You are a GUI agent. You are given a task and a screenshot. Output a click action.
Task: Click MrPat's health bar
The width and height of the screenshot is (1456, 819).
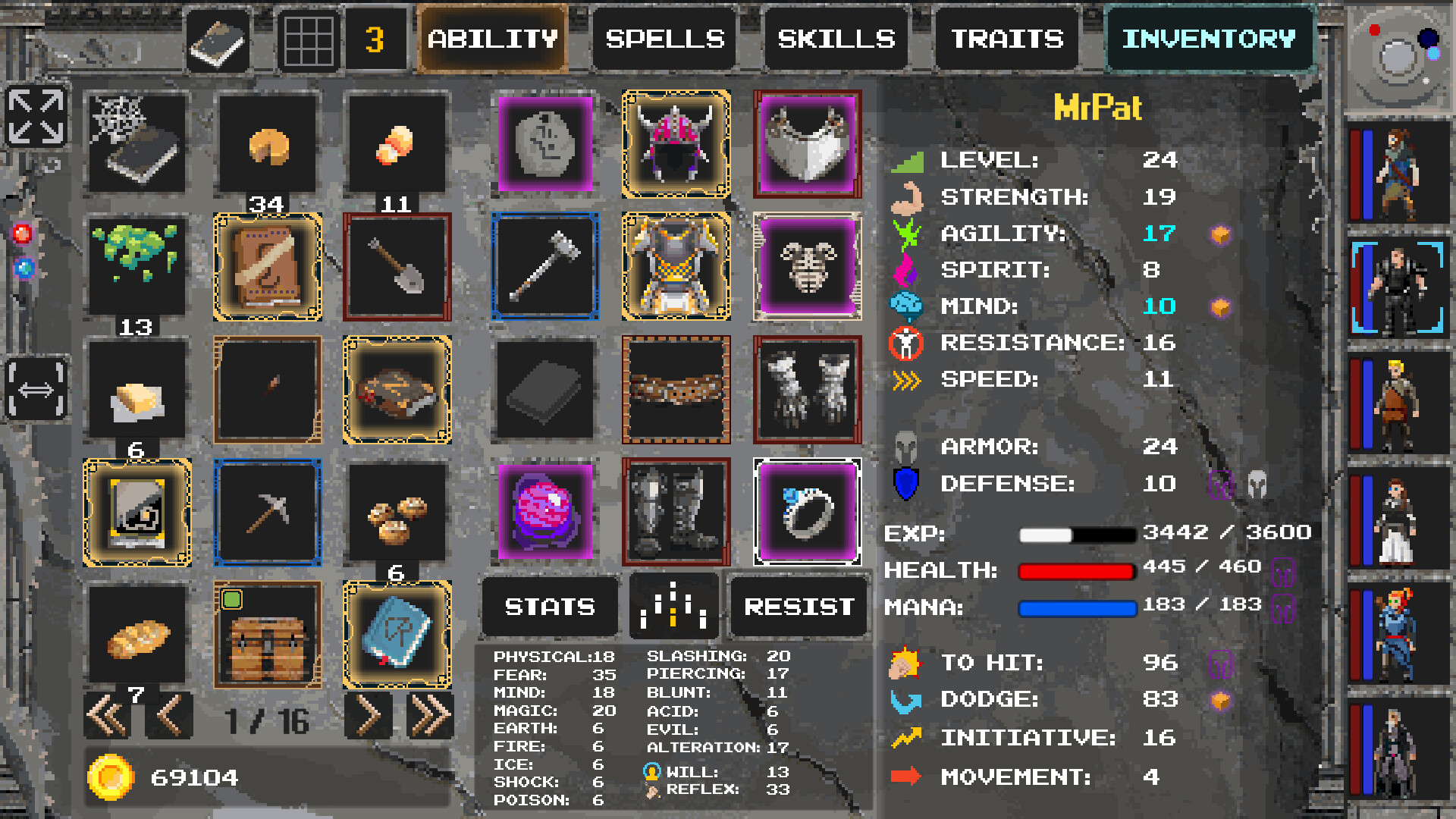tap(1077, 570)
